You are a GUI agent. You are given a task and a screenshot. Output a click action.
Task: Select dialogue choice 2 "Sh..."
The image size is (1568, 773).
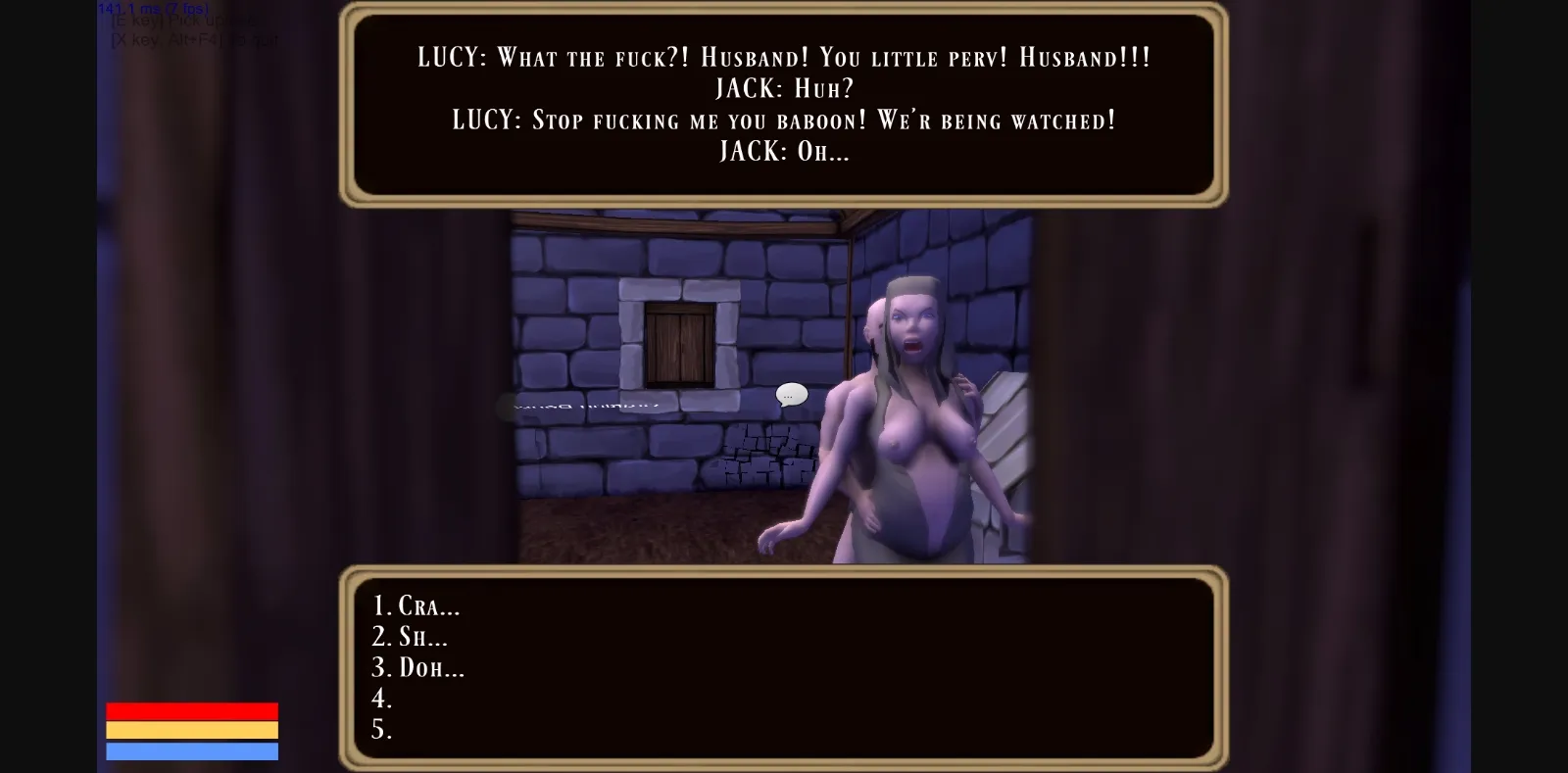tap(409, 637)
